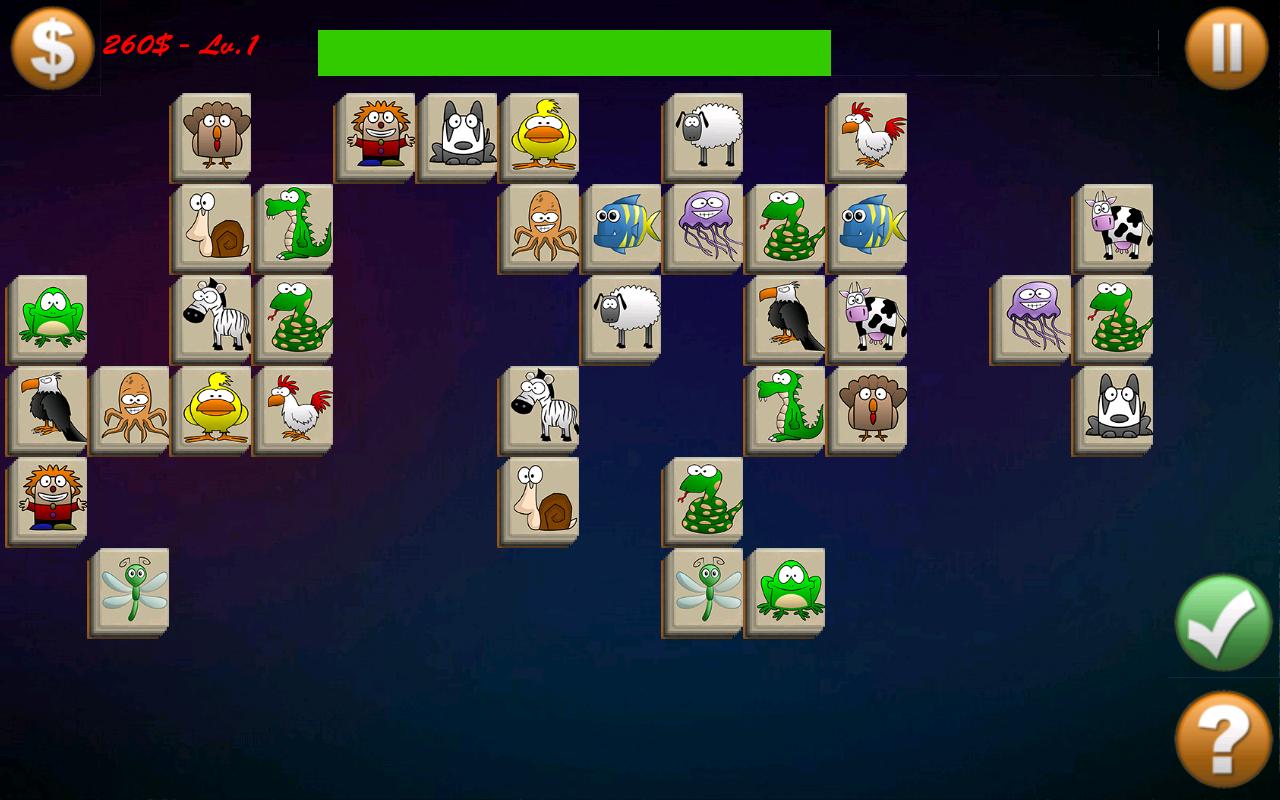This screenshot has width=1280, height=800.
Task: Click the cow tile on the right side
Action: 1112,225
